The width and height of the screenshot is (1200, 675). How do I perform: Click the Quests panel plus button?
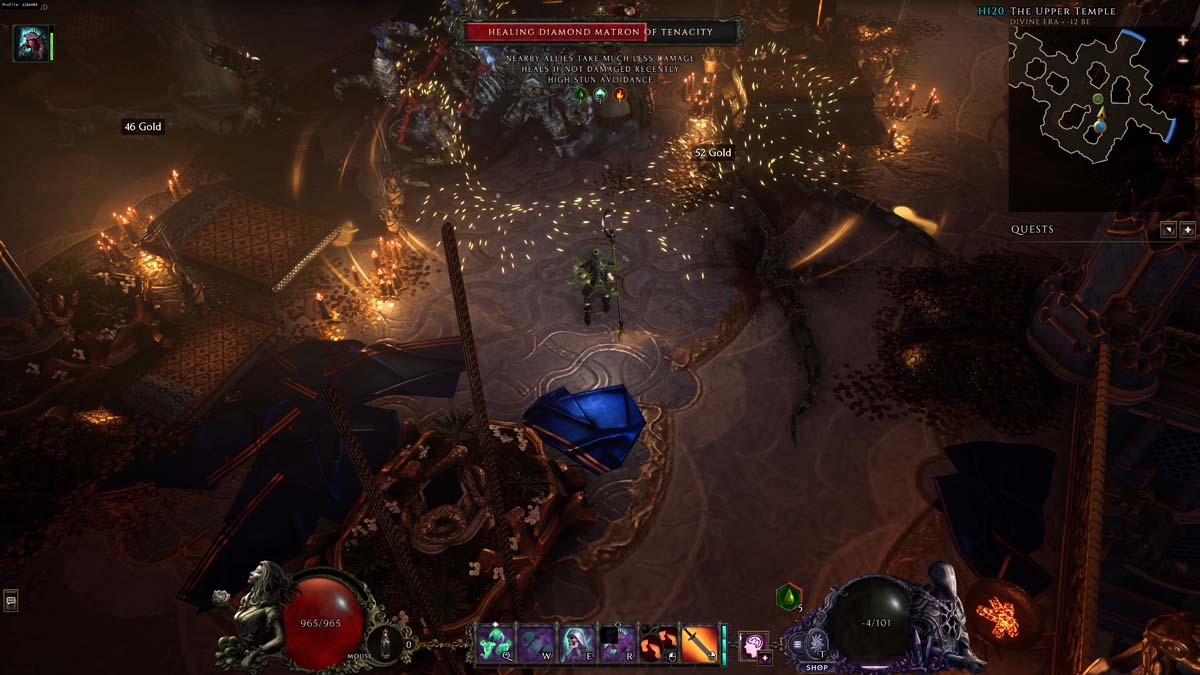(x=1187, y=229)
